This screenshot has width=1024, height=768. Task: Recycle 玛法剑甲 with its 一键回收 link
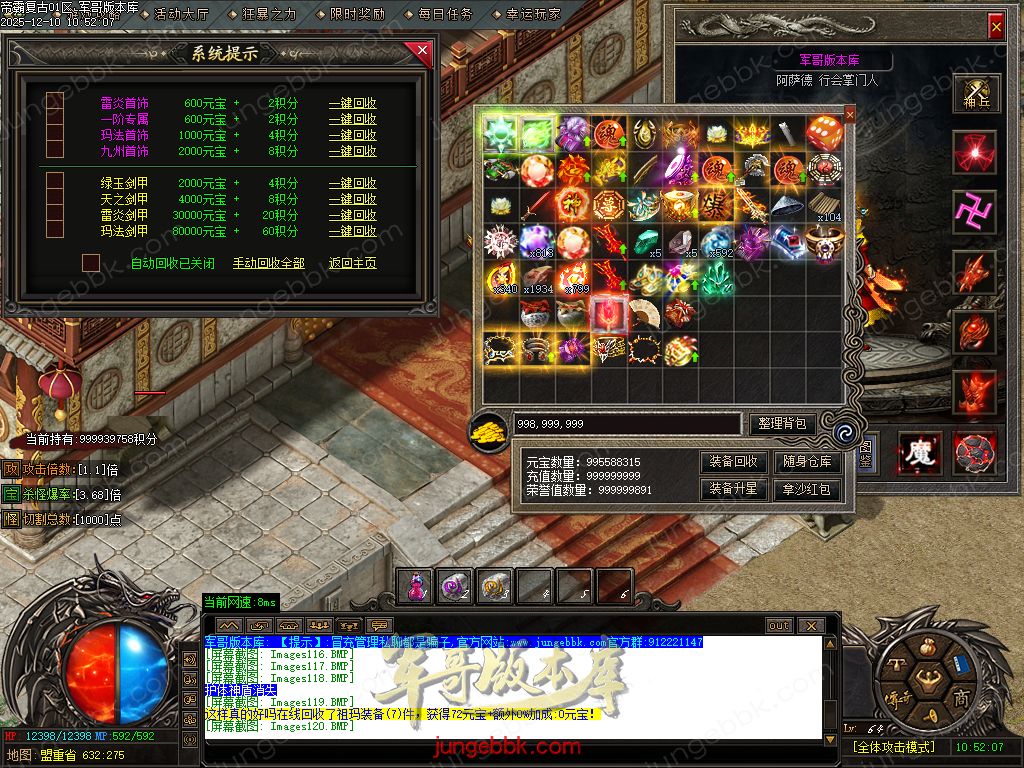tap(352, 231)
